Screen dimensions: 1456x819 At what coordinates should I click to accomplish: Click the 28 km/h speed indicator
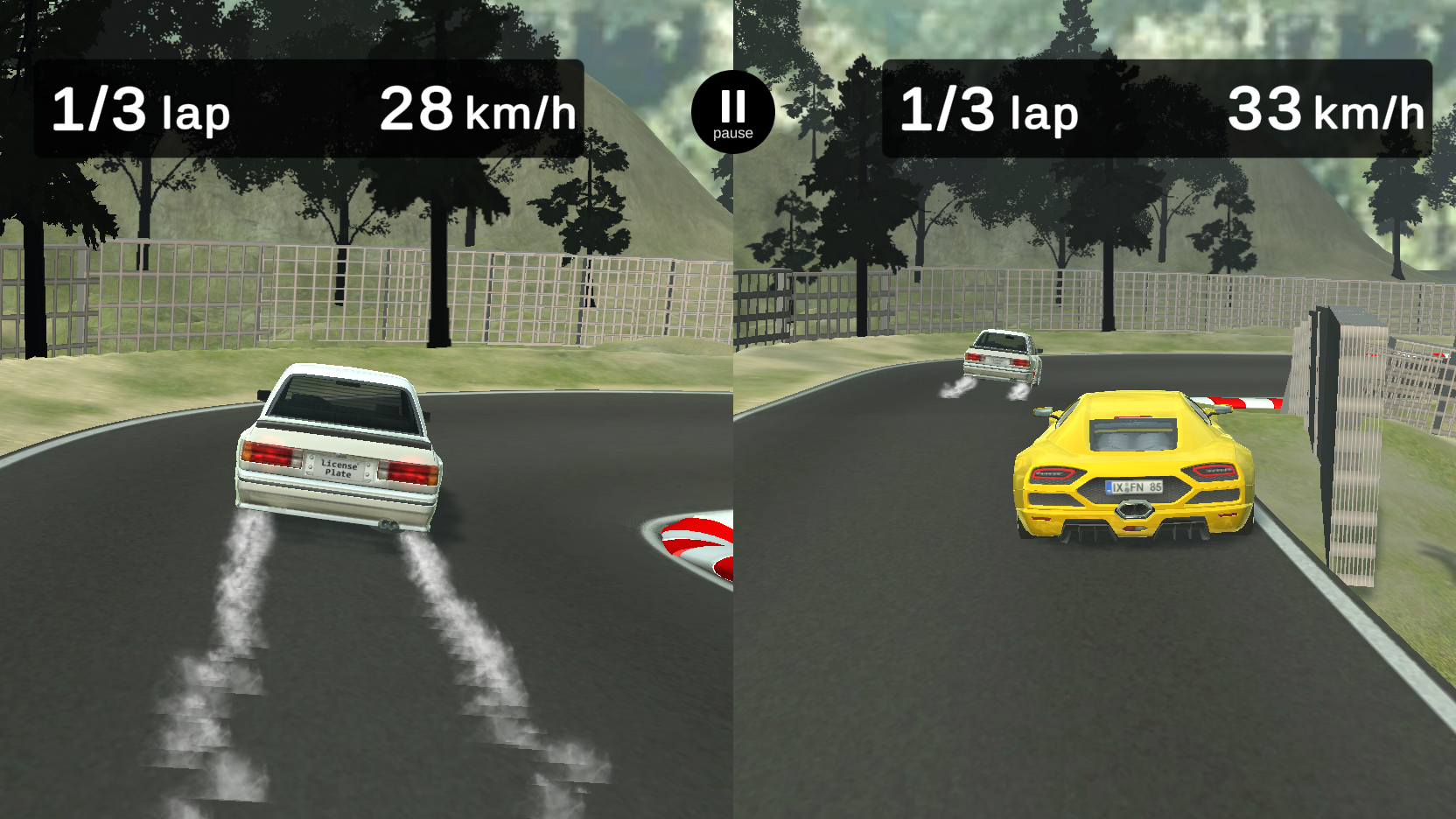[479, 111]
